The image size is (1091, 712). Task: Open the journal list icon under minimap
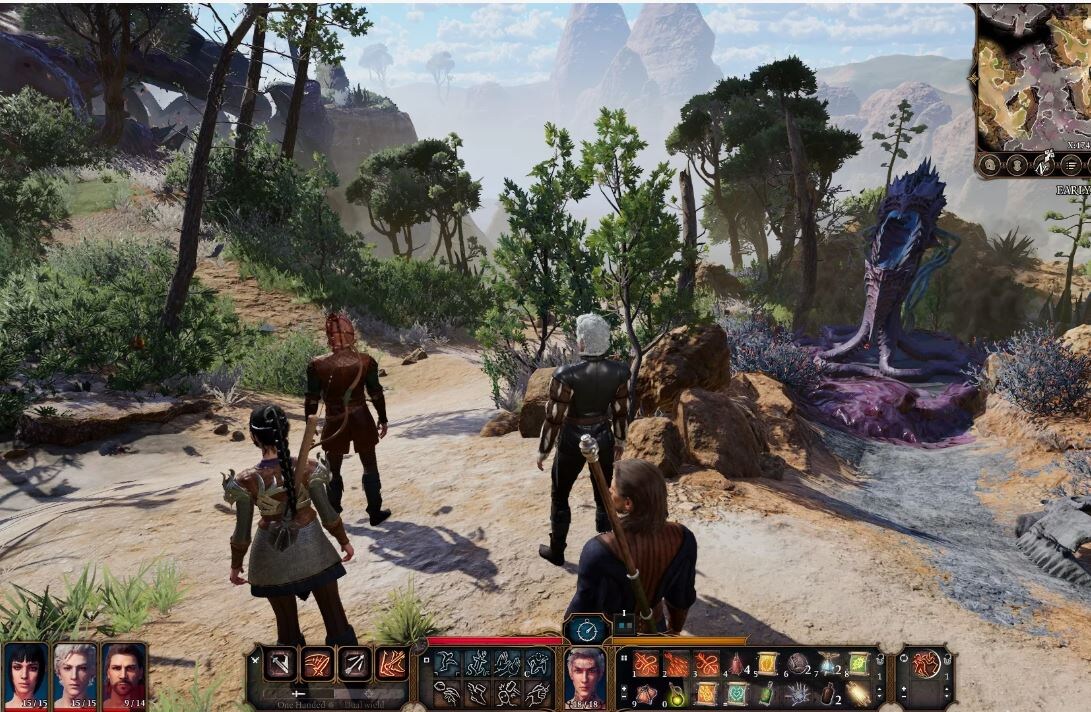coord(1071,165)
